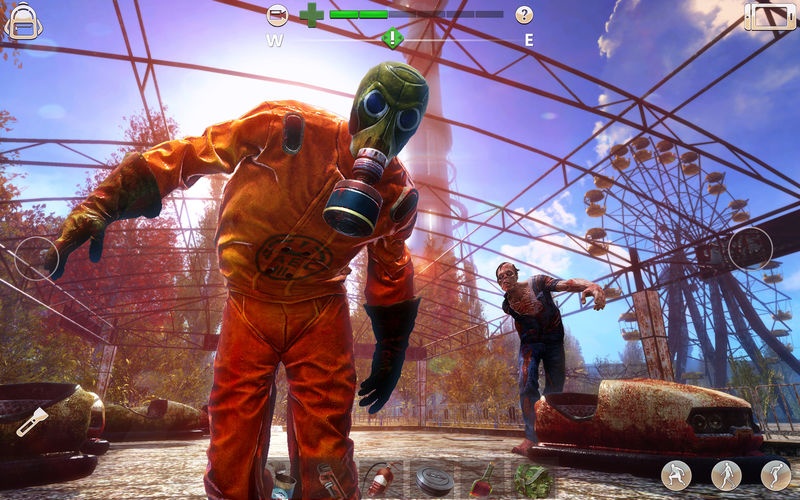Switch to the crouching stance
800x500 pixels.
(676, 474)
